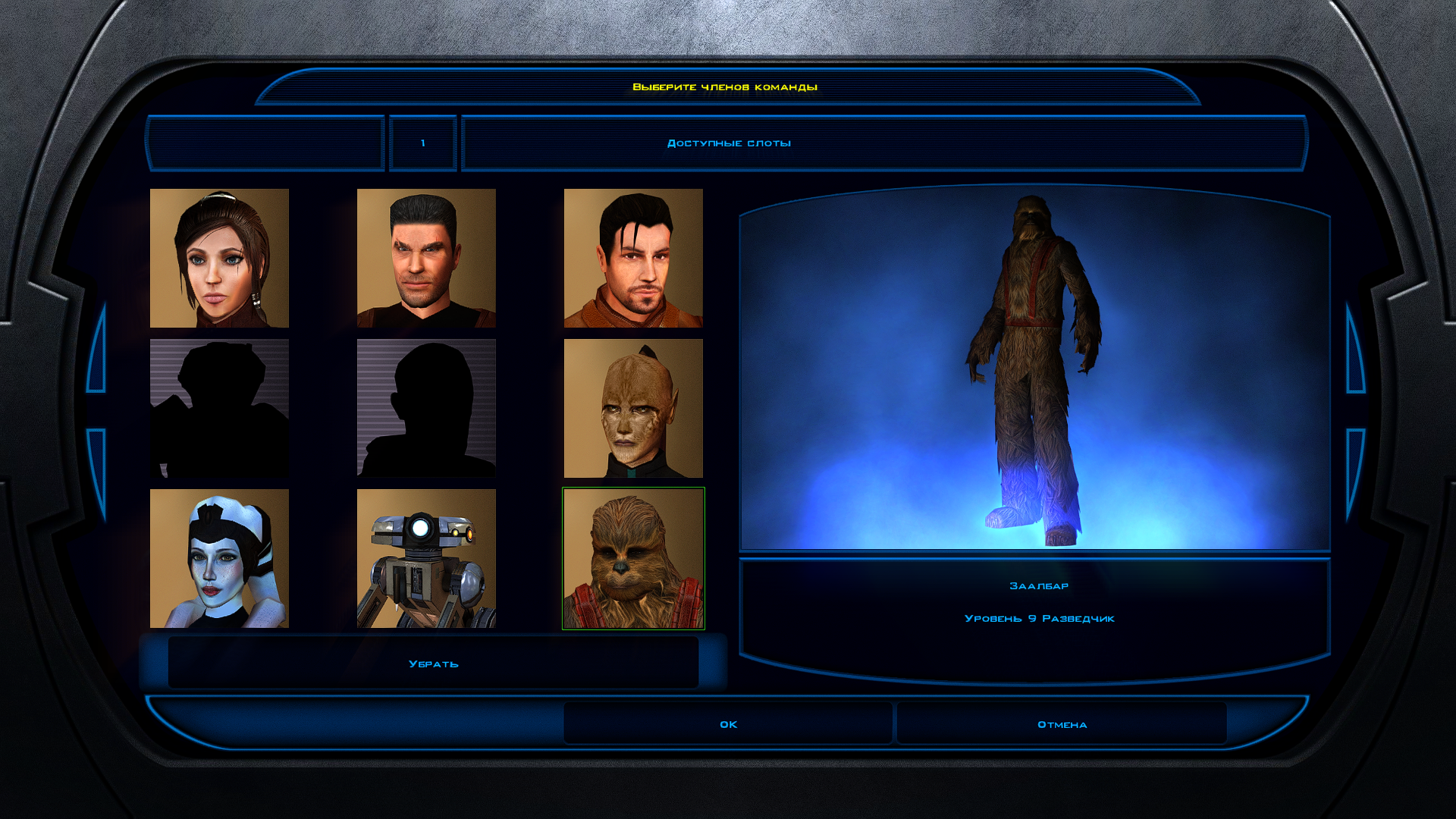
Task: Click the empty field left of slot counter
Action: point(267,142)
